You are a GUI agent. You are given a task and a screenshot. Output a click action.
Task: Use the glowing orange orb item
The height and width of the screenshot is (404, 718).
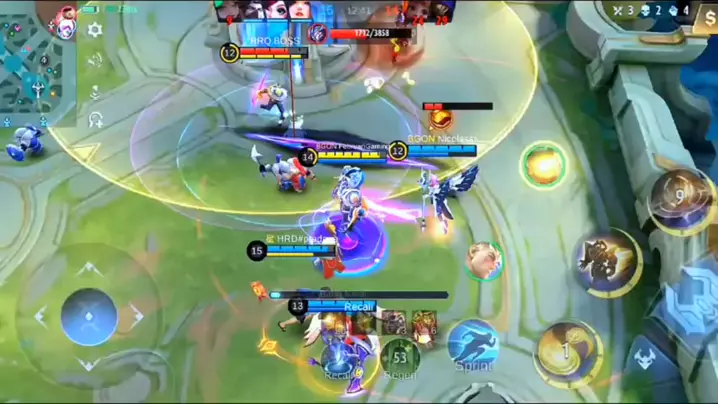[543, 165]
